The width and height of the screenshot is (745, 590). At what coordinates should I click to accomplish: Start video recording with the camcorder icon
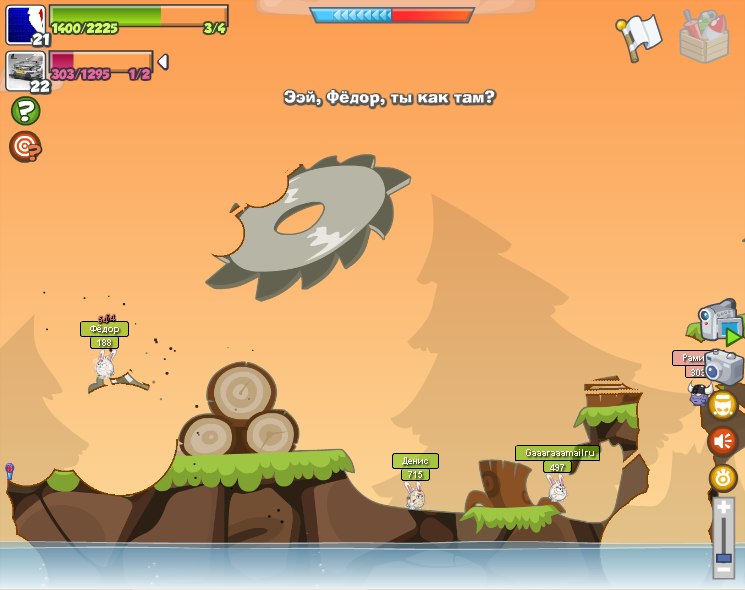pyautogui.click(x=718, y=321)
